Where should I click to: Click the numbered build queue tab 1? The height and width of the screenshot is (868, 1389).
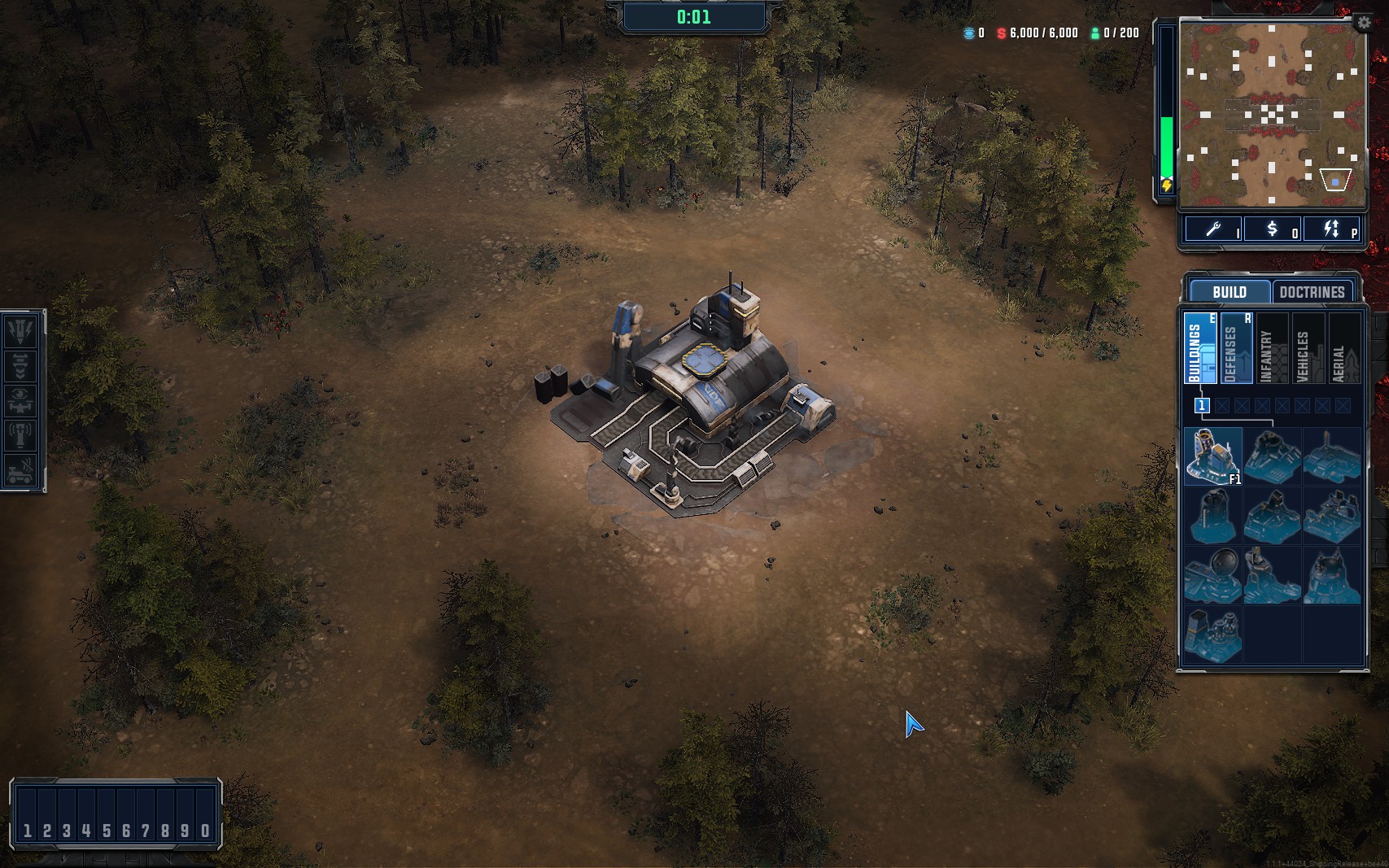[1201, 405]
